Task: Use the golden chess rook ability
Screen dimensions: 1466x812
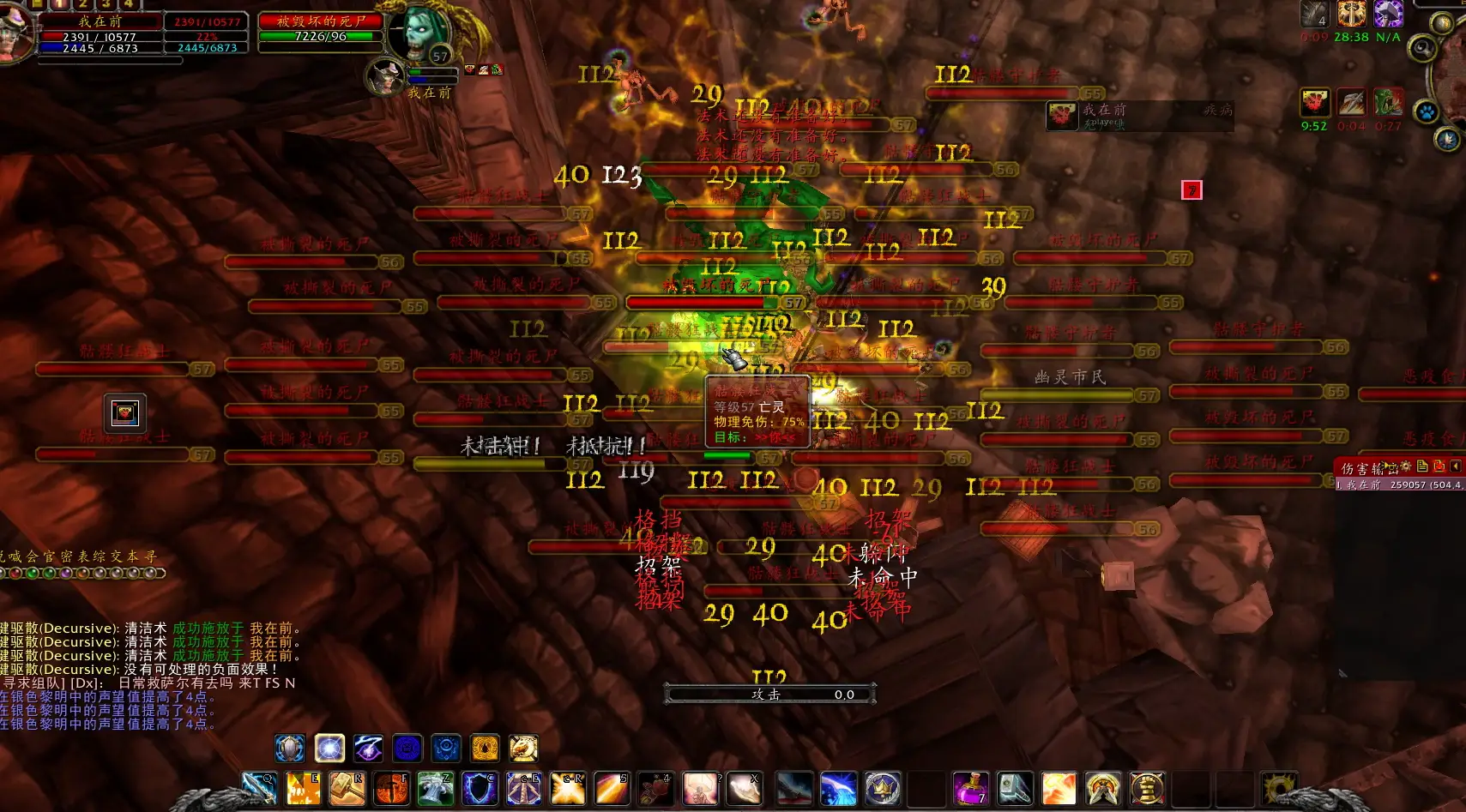Action: click(1146, 787)
